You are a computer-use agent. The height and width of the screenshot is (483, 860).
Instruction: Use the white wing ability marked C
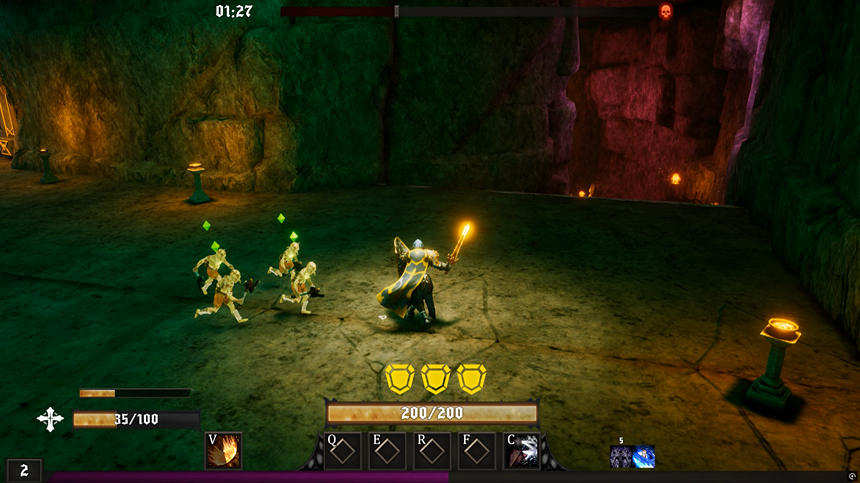523,451
